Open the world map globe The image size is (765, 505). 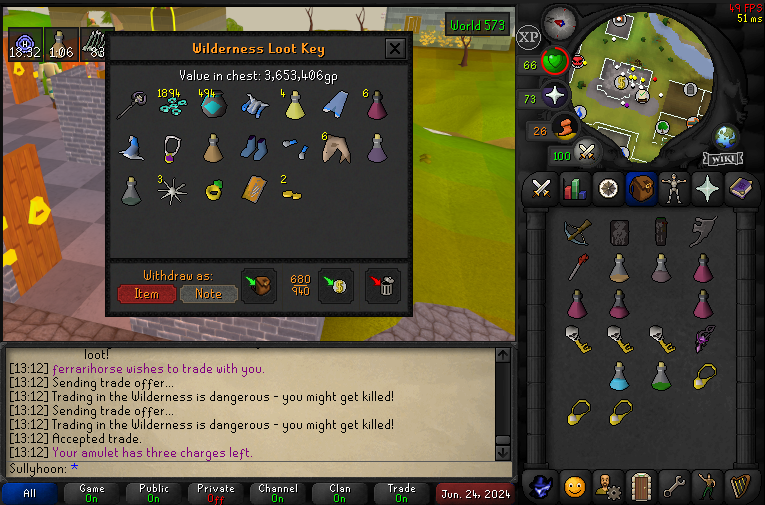[x=727, y=137]
